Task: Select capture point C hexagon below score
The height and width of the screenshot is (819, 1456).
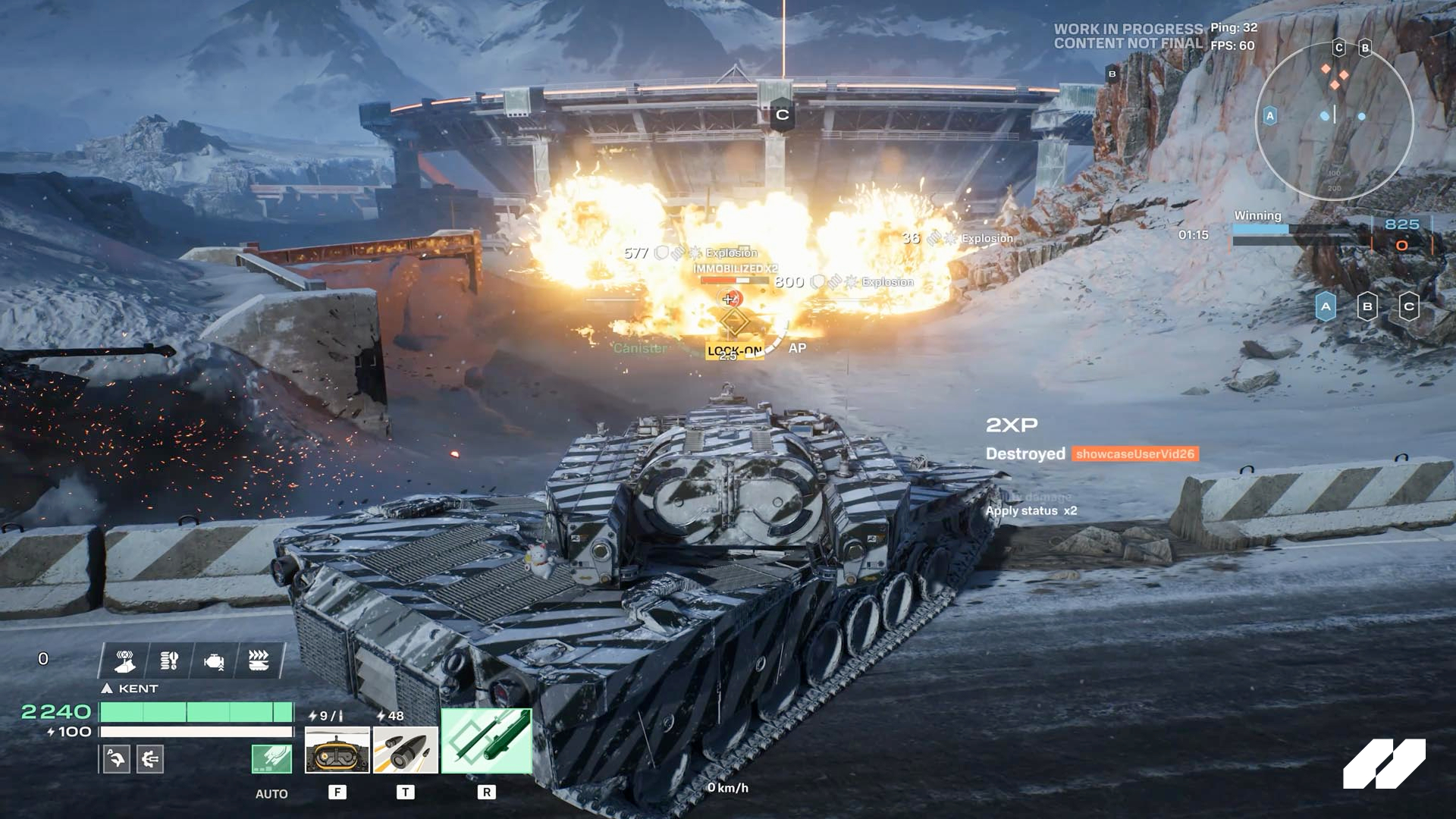Action: point(1409,307)
